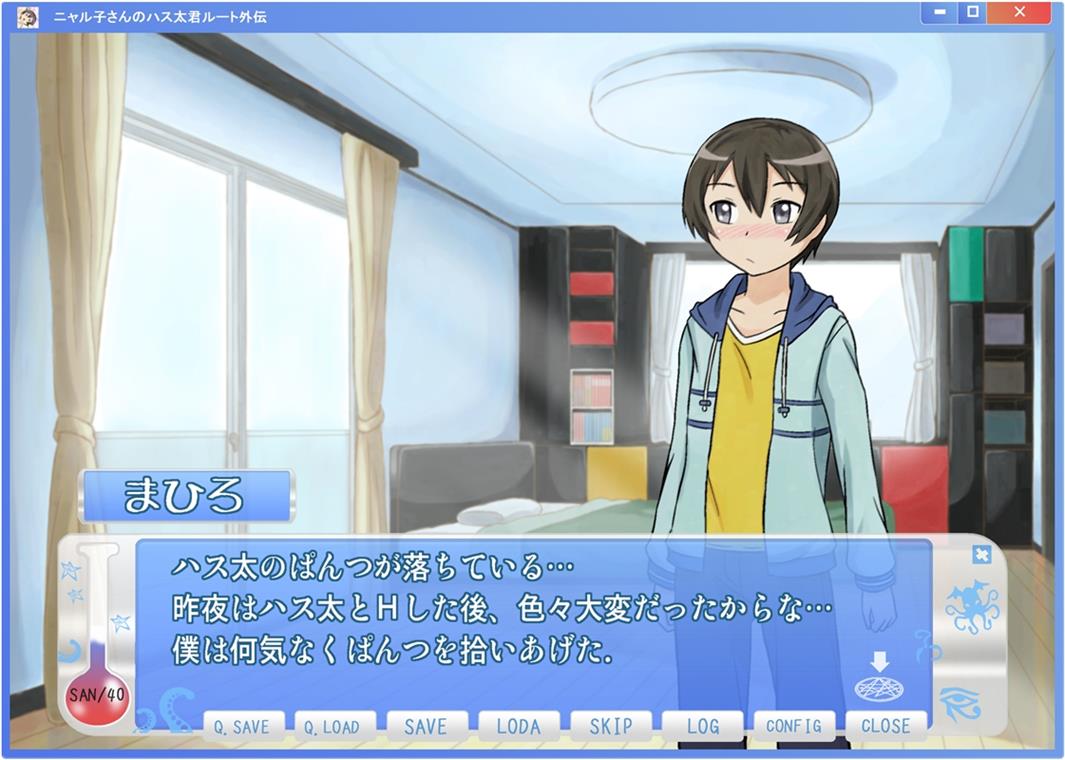The image size is (1065, 760).
Task: Open the LODA load menu
Action: point(517,726)
